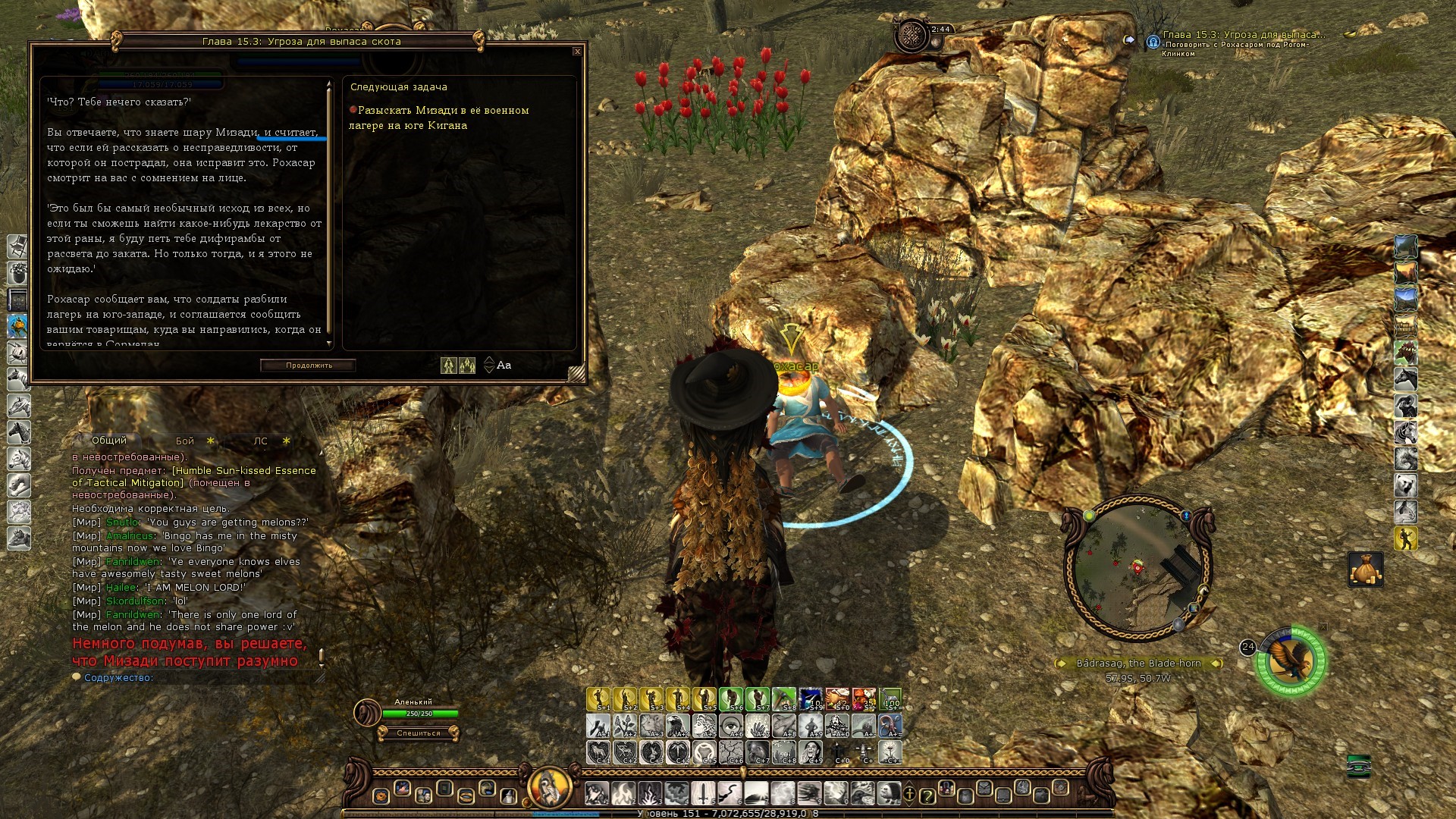Open the loot bag icon beside minimap
Image resolution: width=1456 pixels, height=819 pixels.
[x=1365, y=570]
